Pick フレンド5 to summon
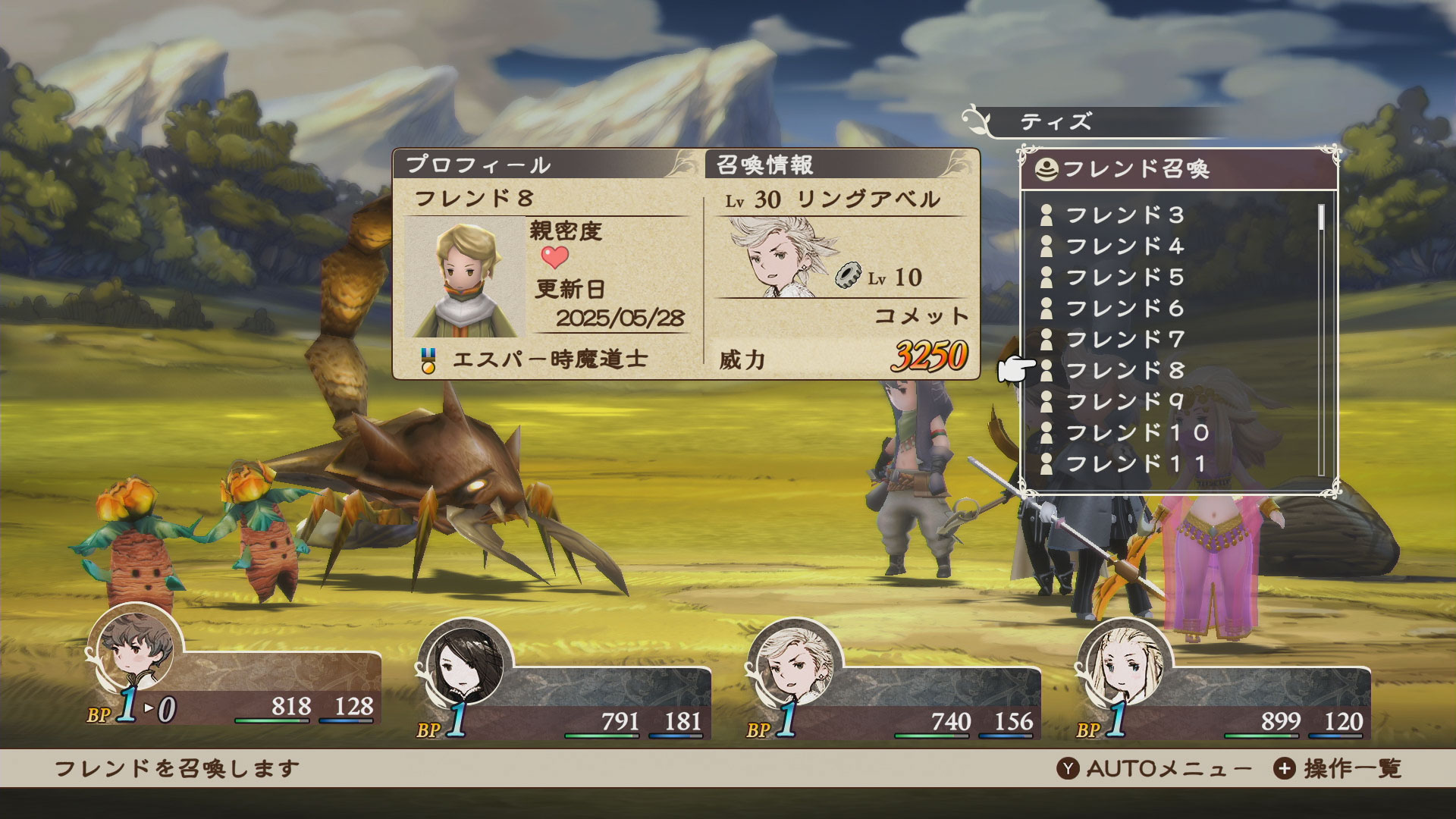This screenshot has width=1456, height=819. click(x=1125, y=278)
